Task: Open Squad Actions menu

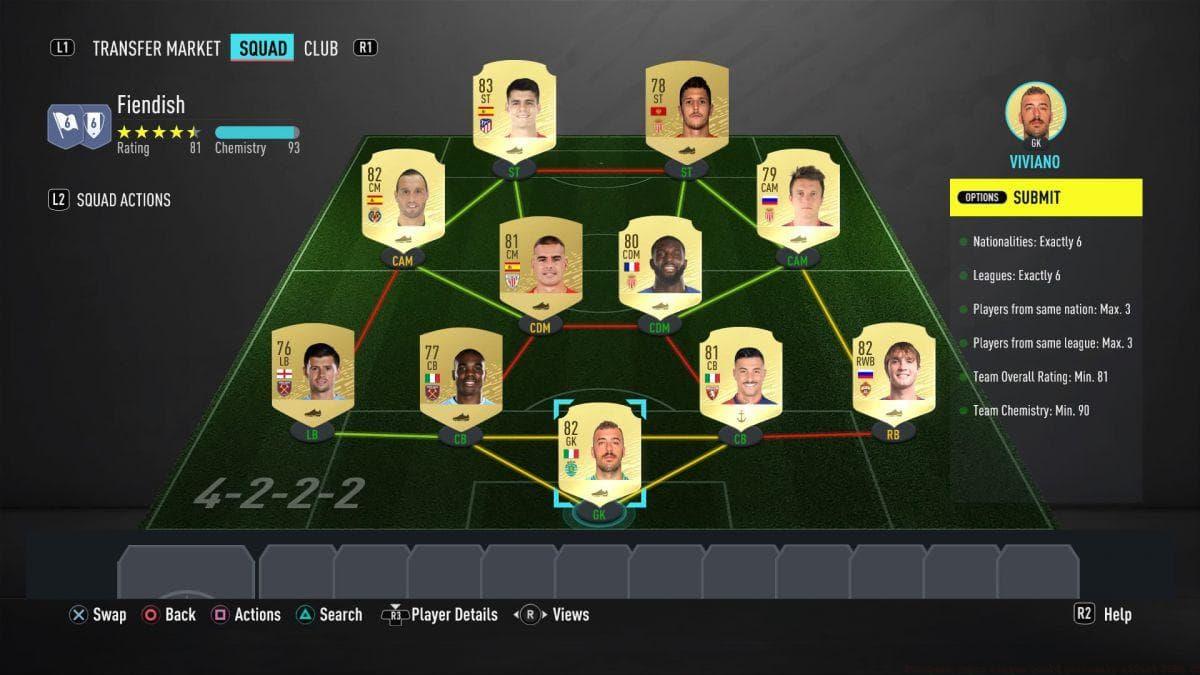Action: [x=123, y=200]
